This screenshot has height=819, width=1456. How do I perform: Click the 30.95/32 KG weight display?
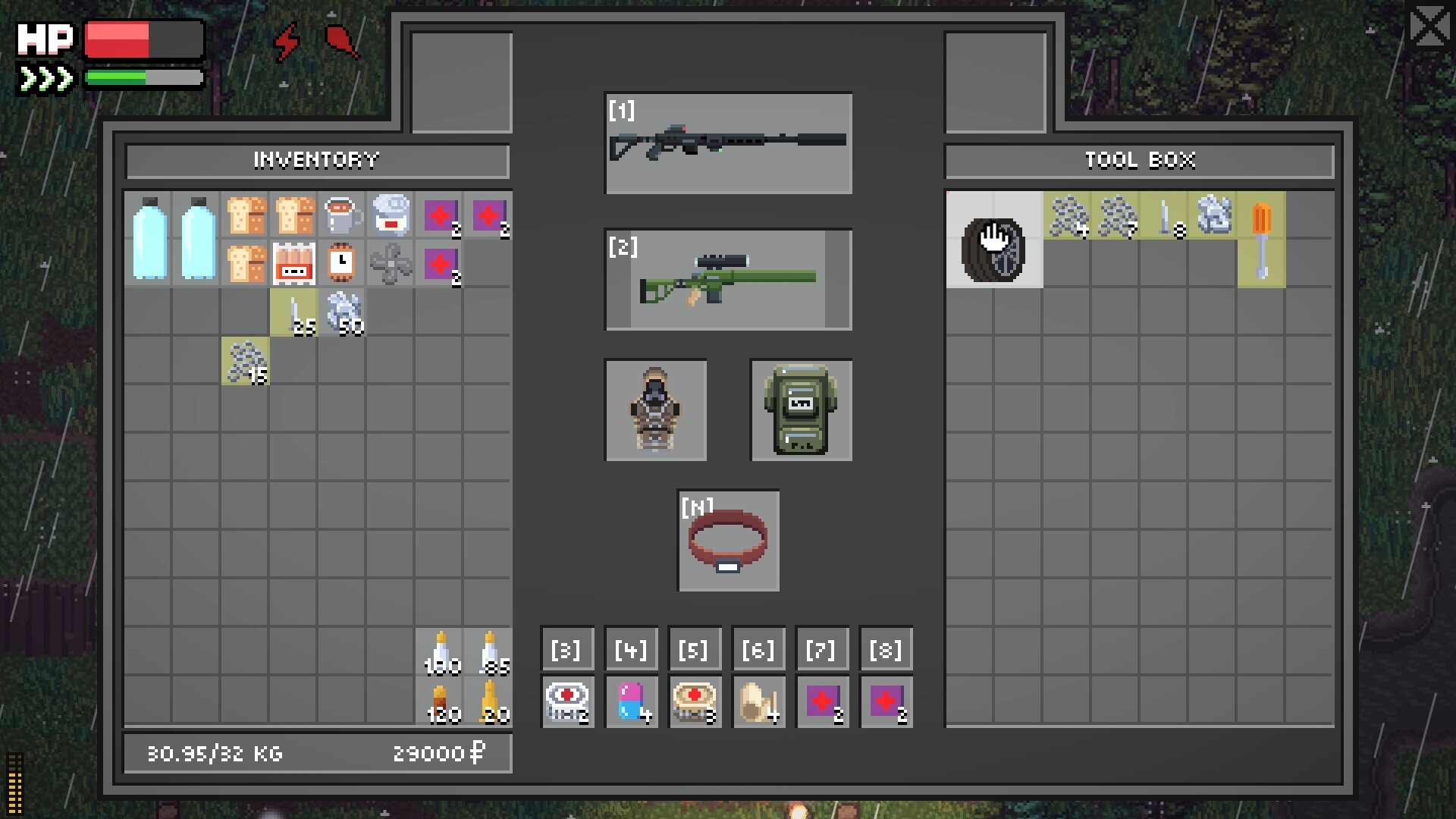(x=215, y=753)
